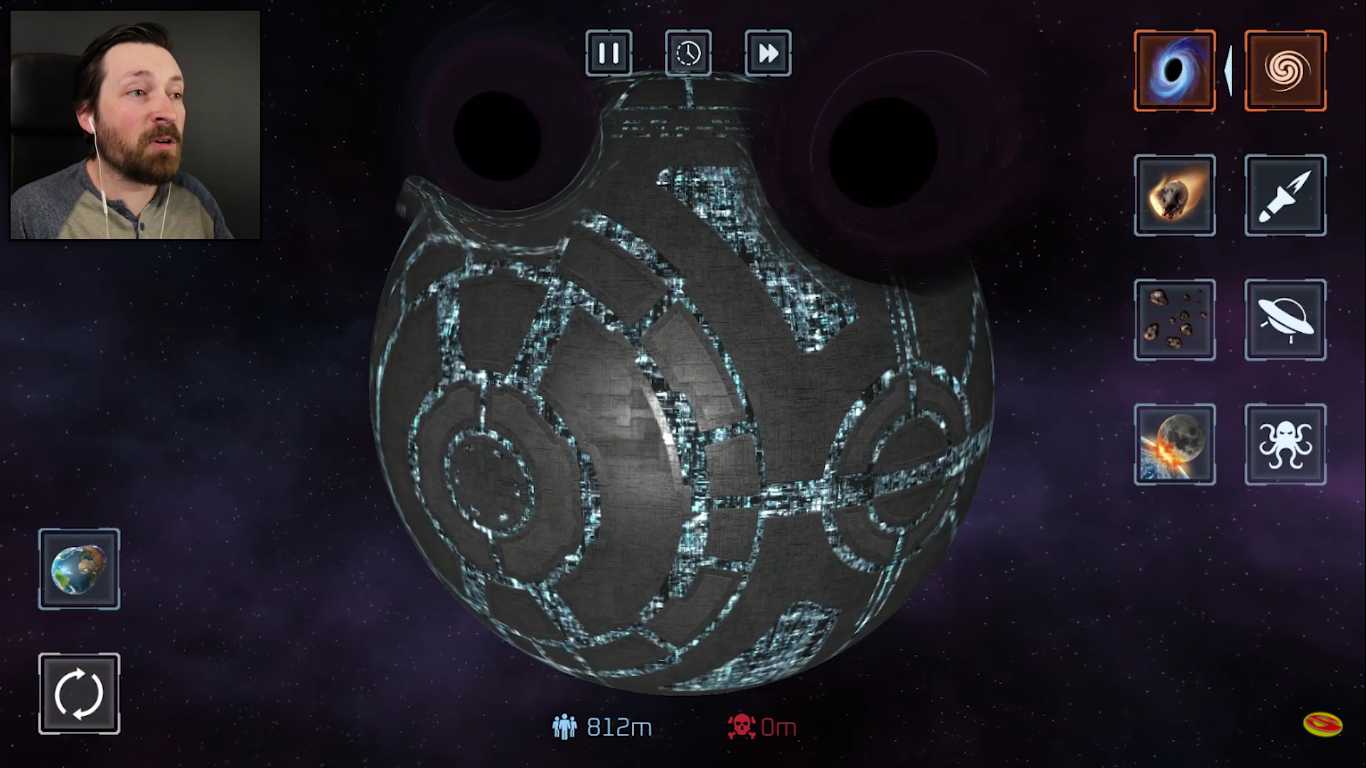Image resolution: width=1366 pixels, height=768 pixels.
Task: Pause the simulation
Action: click(x=609, y=53)
